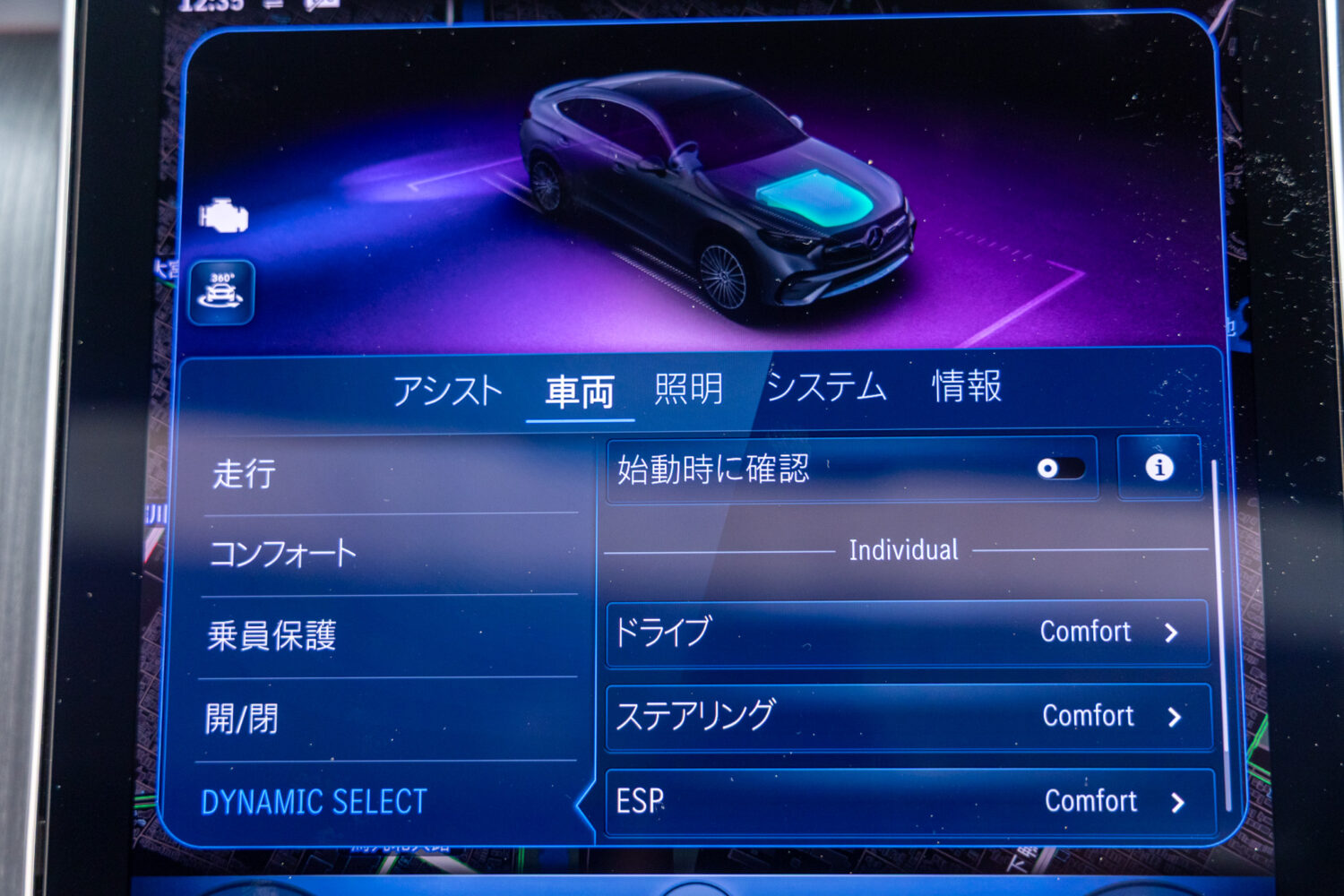The height and width of the screenshot is (896, 1344).
Task: Open the コンフォート settings category
Action: (x=283, y=554)
